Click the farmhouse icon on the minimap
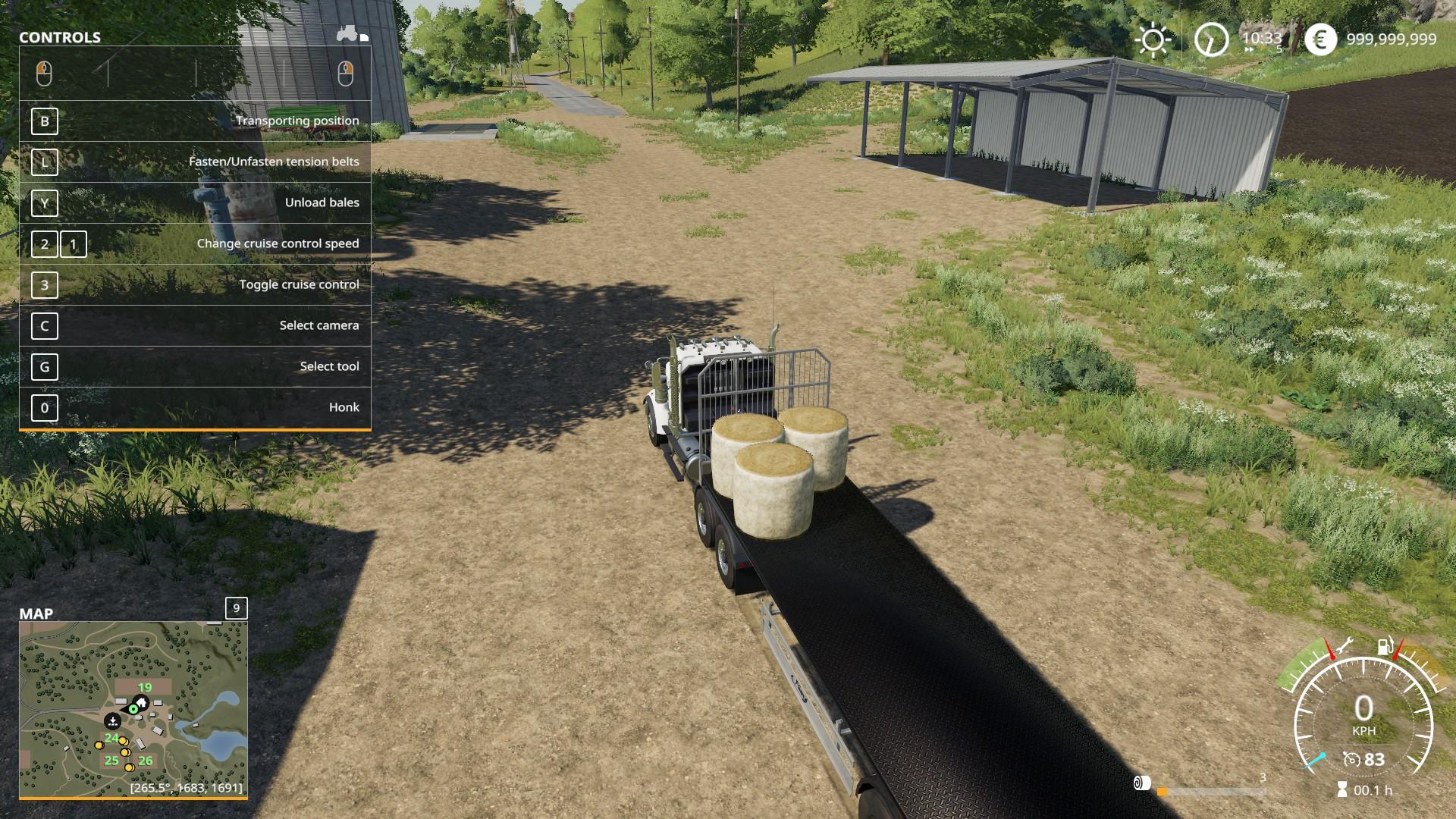Screen dimensions: 1456x819 coord(141,701)
